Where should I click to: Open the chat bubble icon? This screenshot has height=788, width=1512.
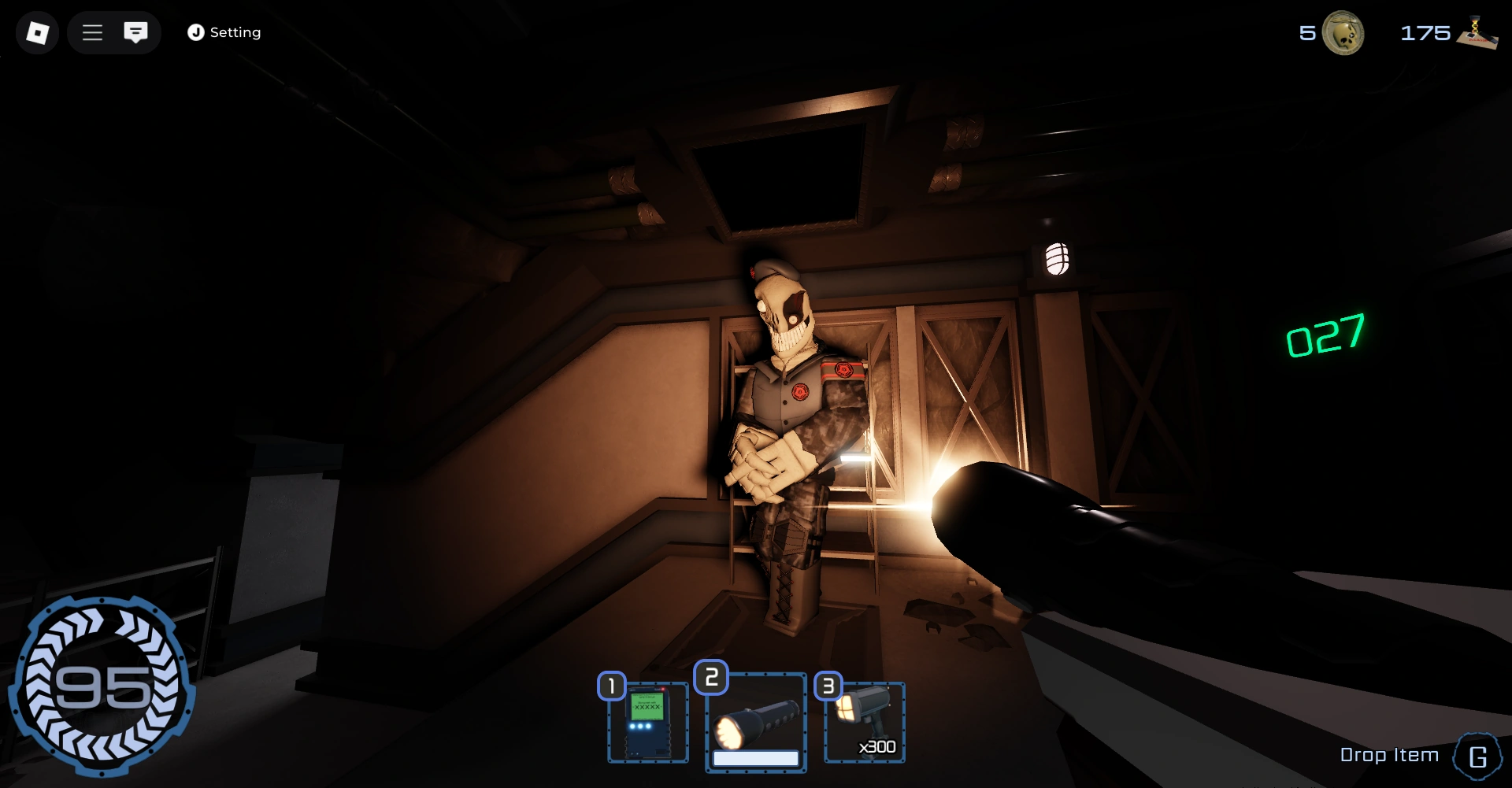coord(137,32)
